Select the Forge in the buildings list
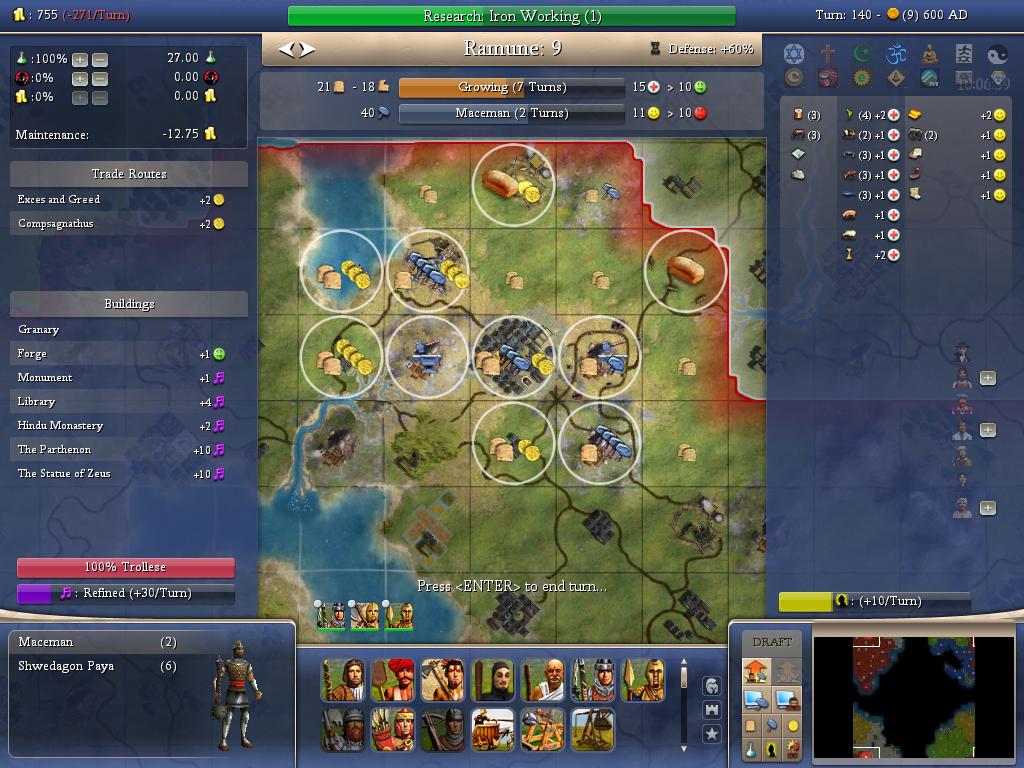This screenshot has width=1024, height=768. click(32, 354)
